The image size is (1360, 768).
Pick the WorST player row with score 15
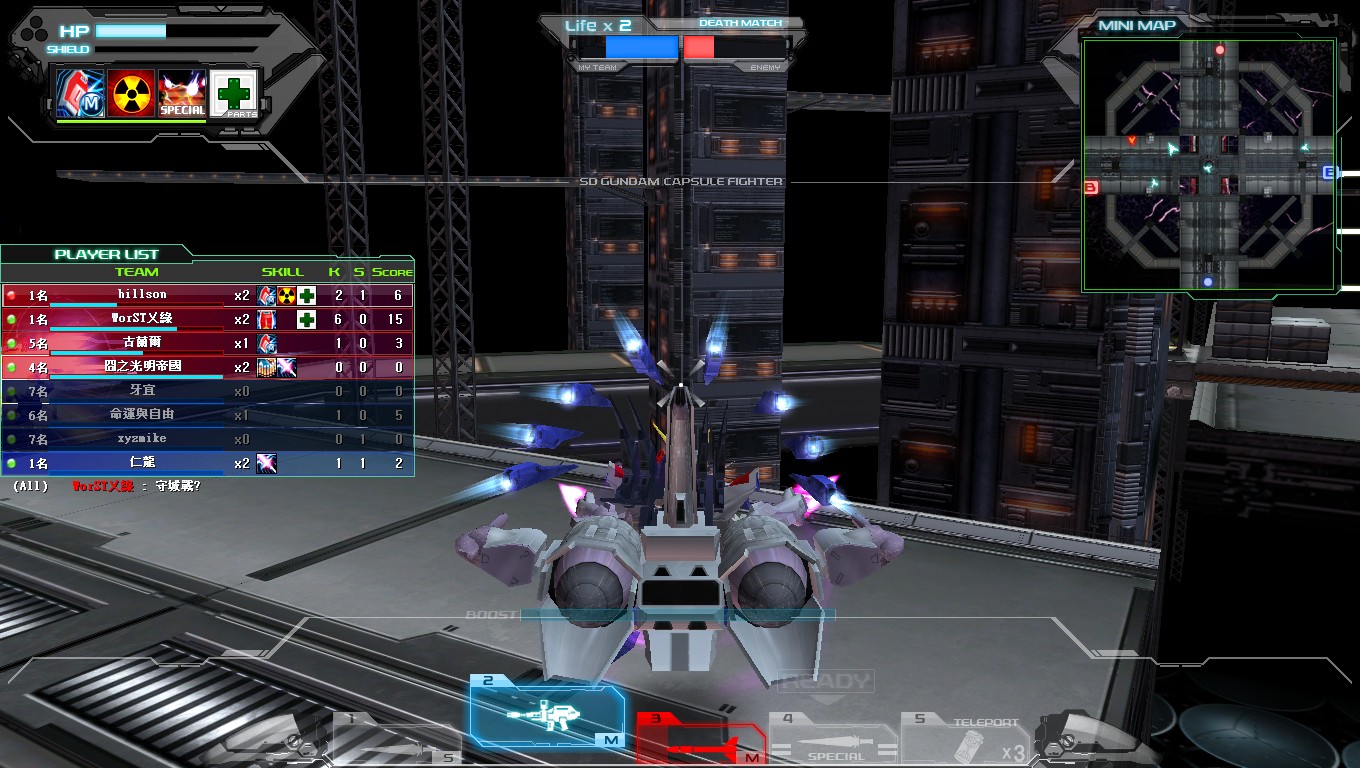pos(142,319)
